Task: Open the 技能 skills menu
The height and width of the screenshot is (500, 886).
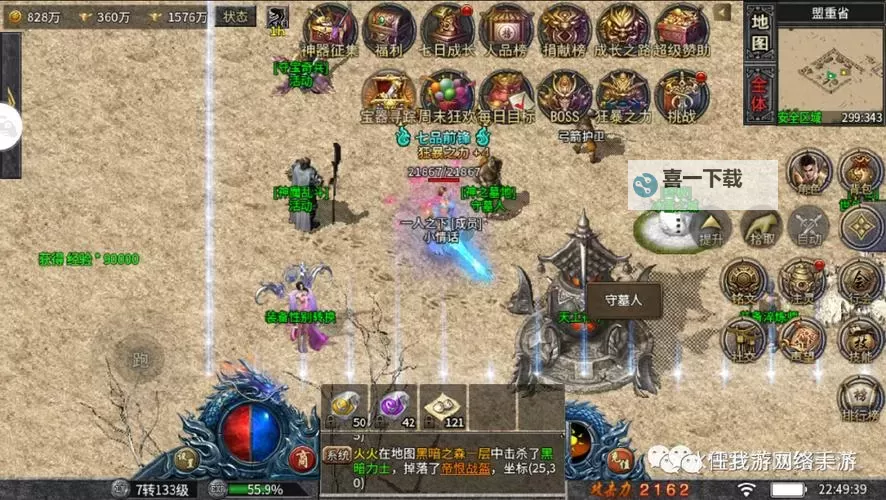Action: click(x=860, y=339)
